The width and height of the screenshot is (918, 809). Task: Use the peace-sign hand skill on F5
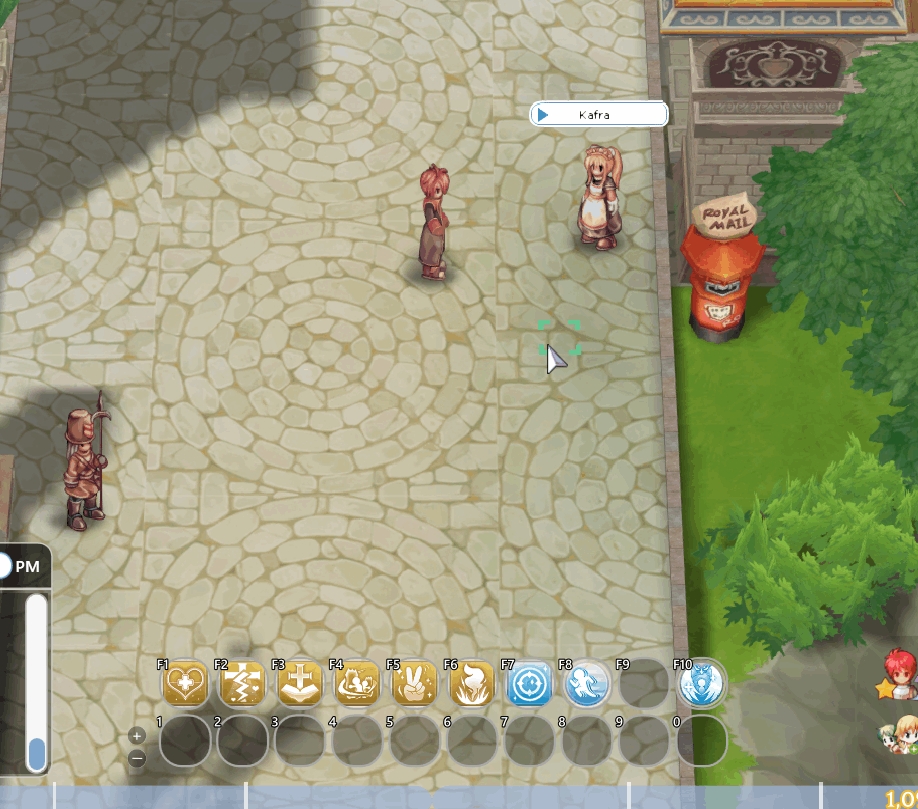tap(415, 684)
